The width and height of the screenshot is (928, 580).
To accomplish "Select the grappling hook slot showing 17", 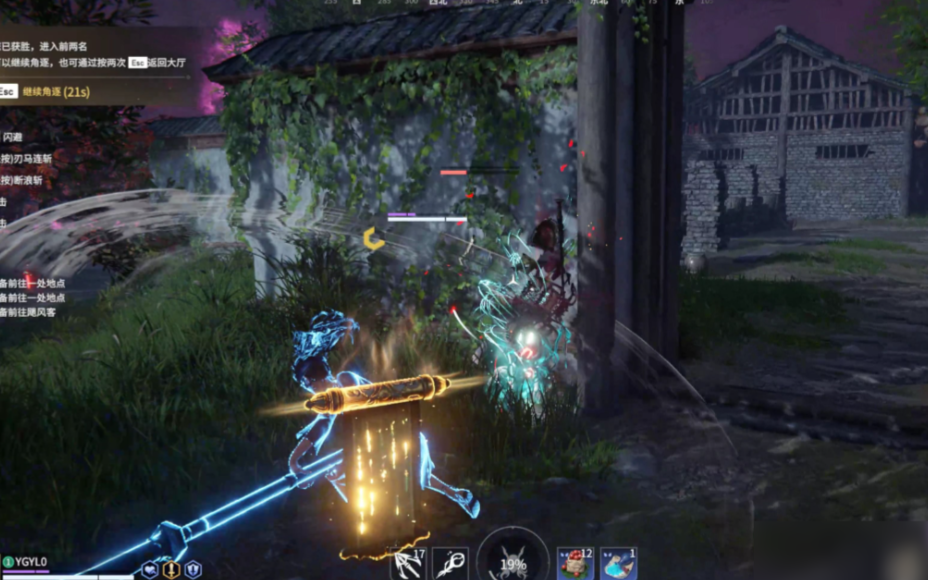I will [408, 564].
